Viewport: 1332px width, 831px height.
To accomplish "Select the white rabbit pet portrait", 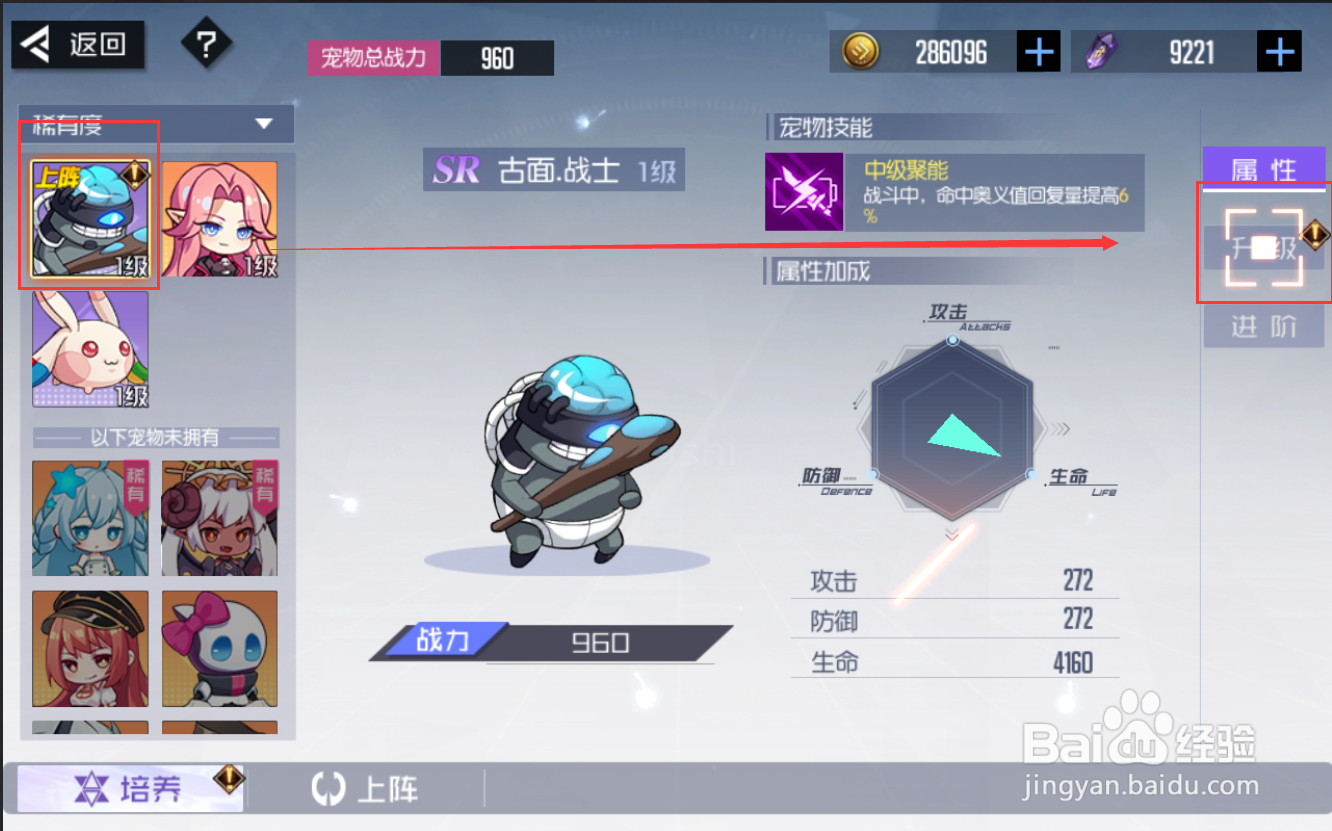I will point(89,349).
